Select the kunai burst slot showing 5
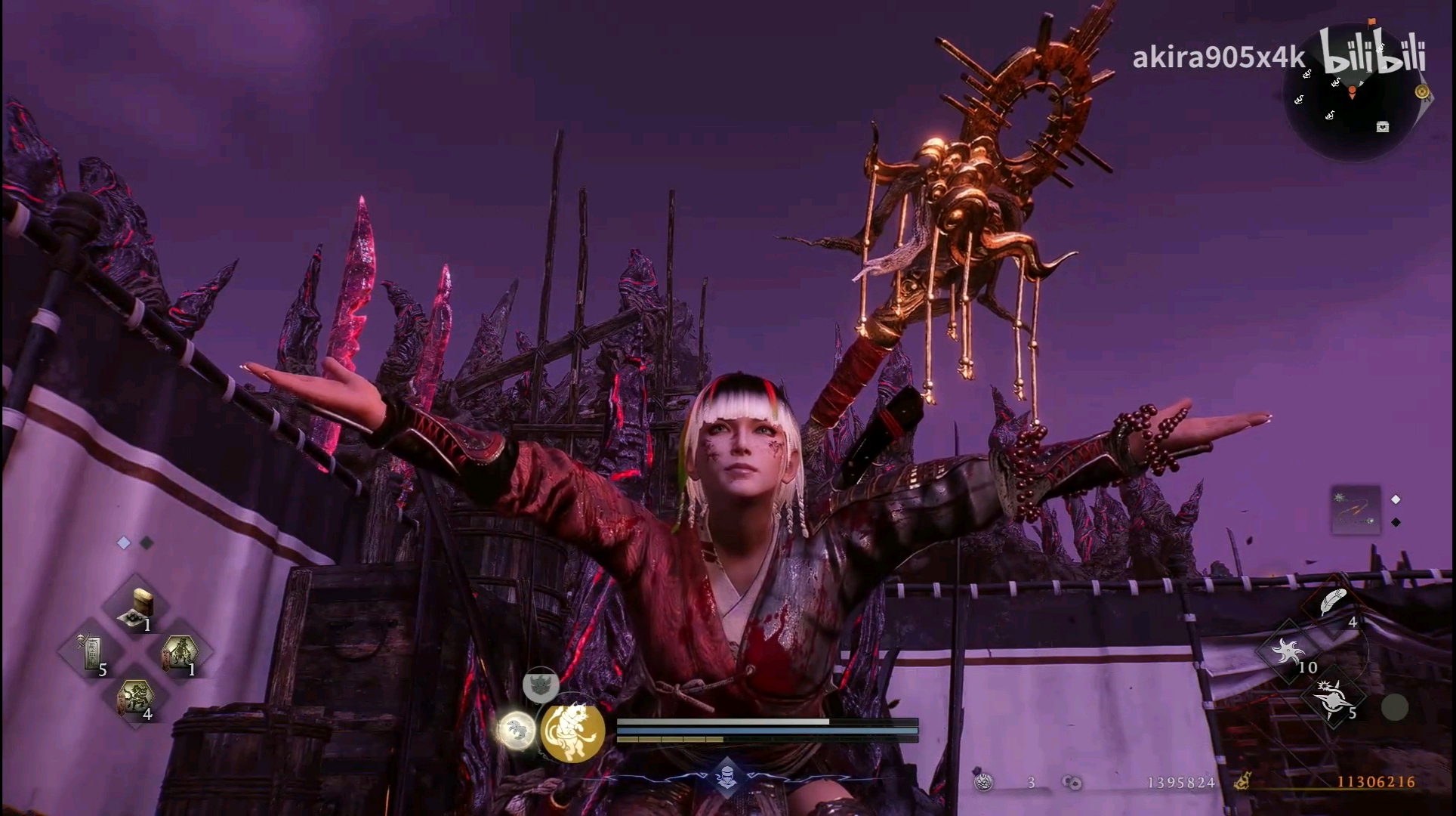 (1335, 697)
